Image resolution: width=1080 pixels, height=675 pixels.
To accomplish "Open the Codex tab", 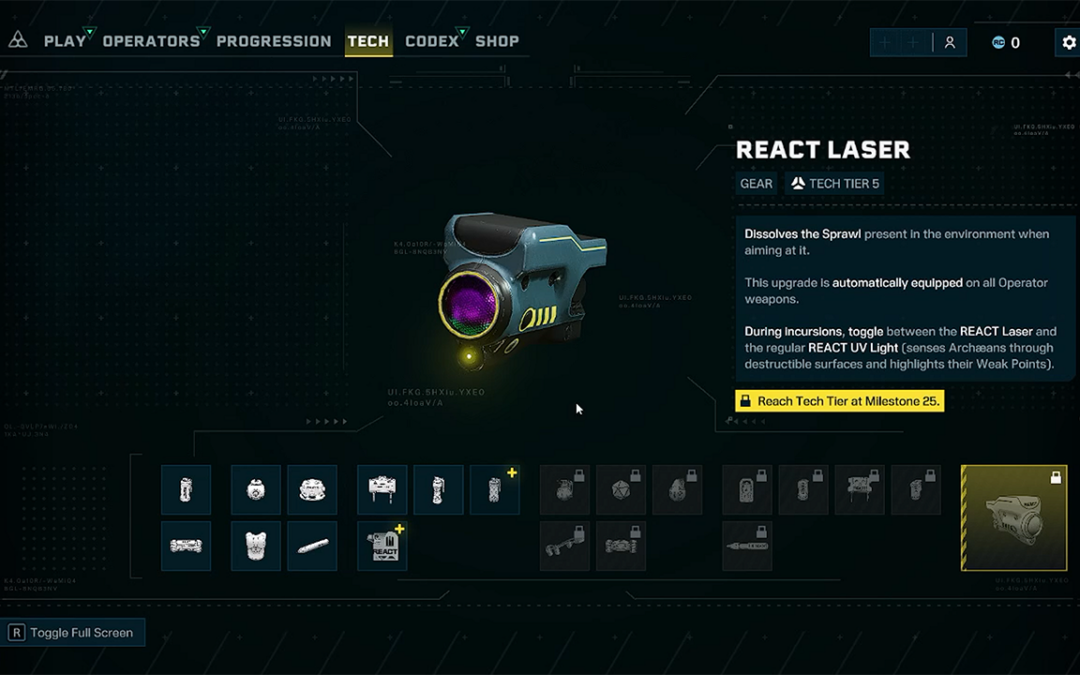I will 432,41.
